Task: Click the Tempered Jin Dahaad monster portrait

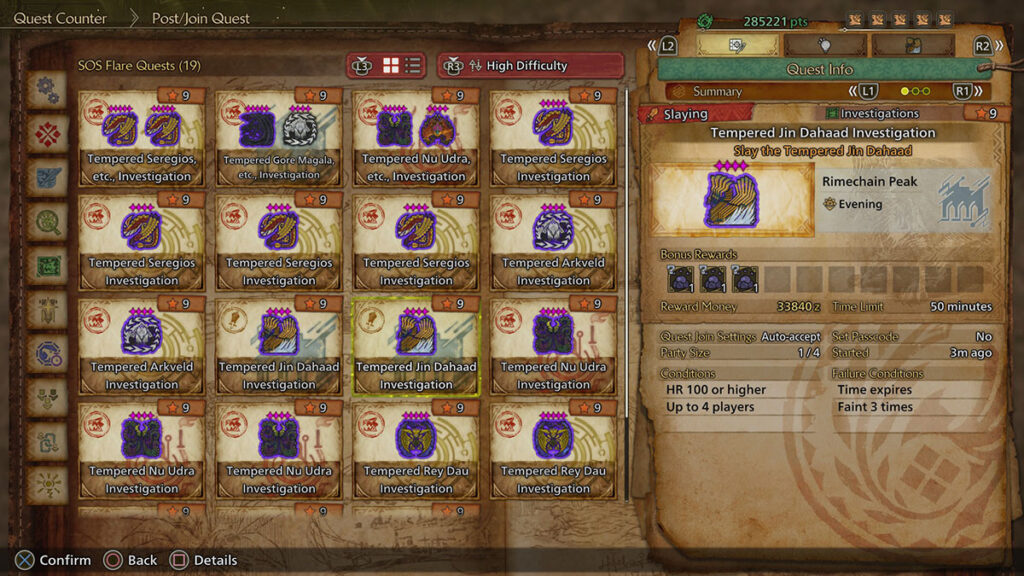Action: (733, 200)
